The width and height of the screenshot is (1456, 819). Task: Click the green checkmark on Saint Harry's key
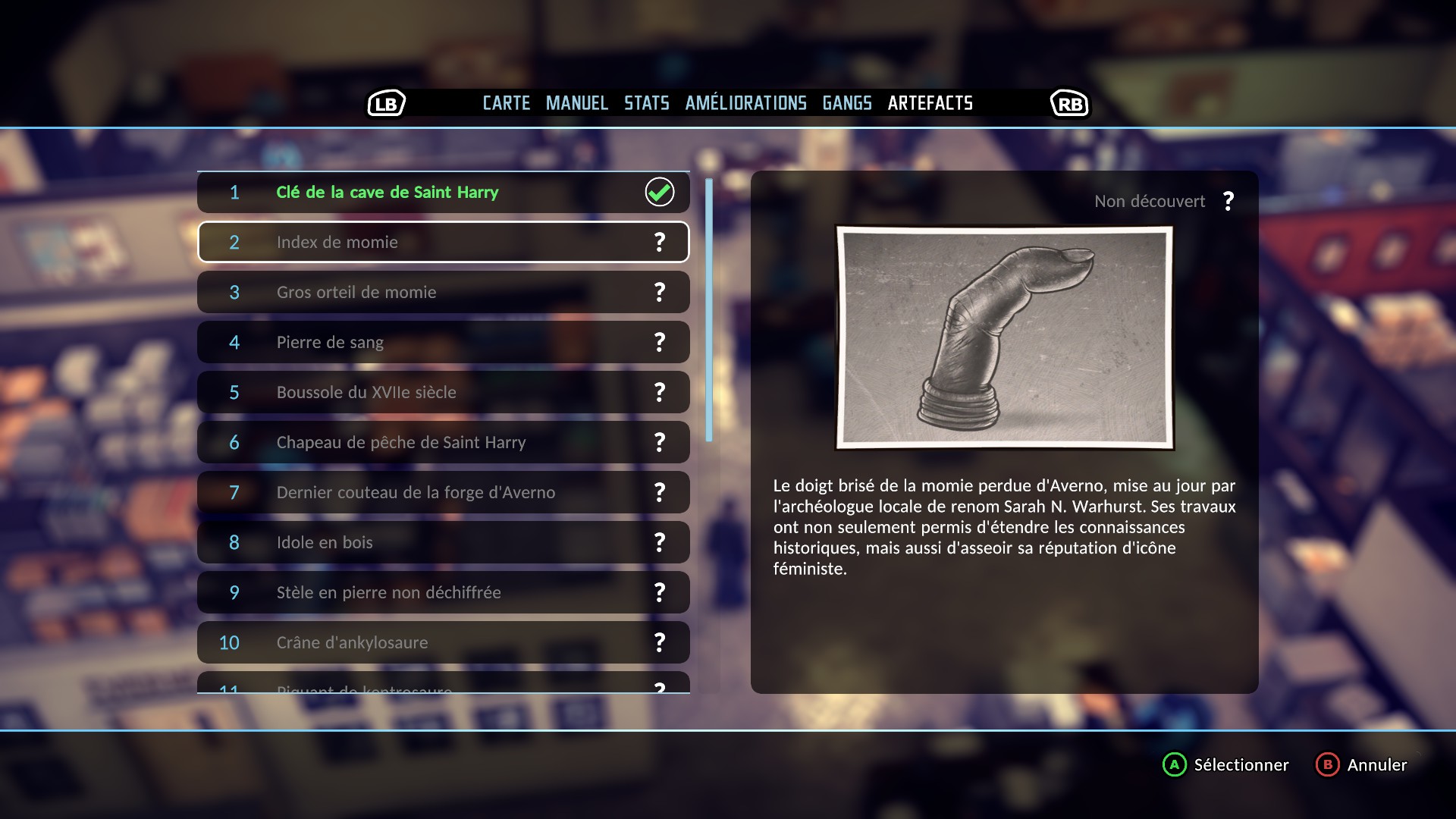659,192
